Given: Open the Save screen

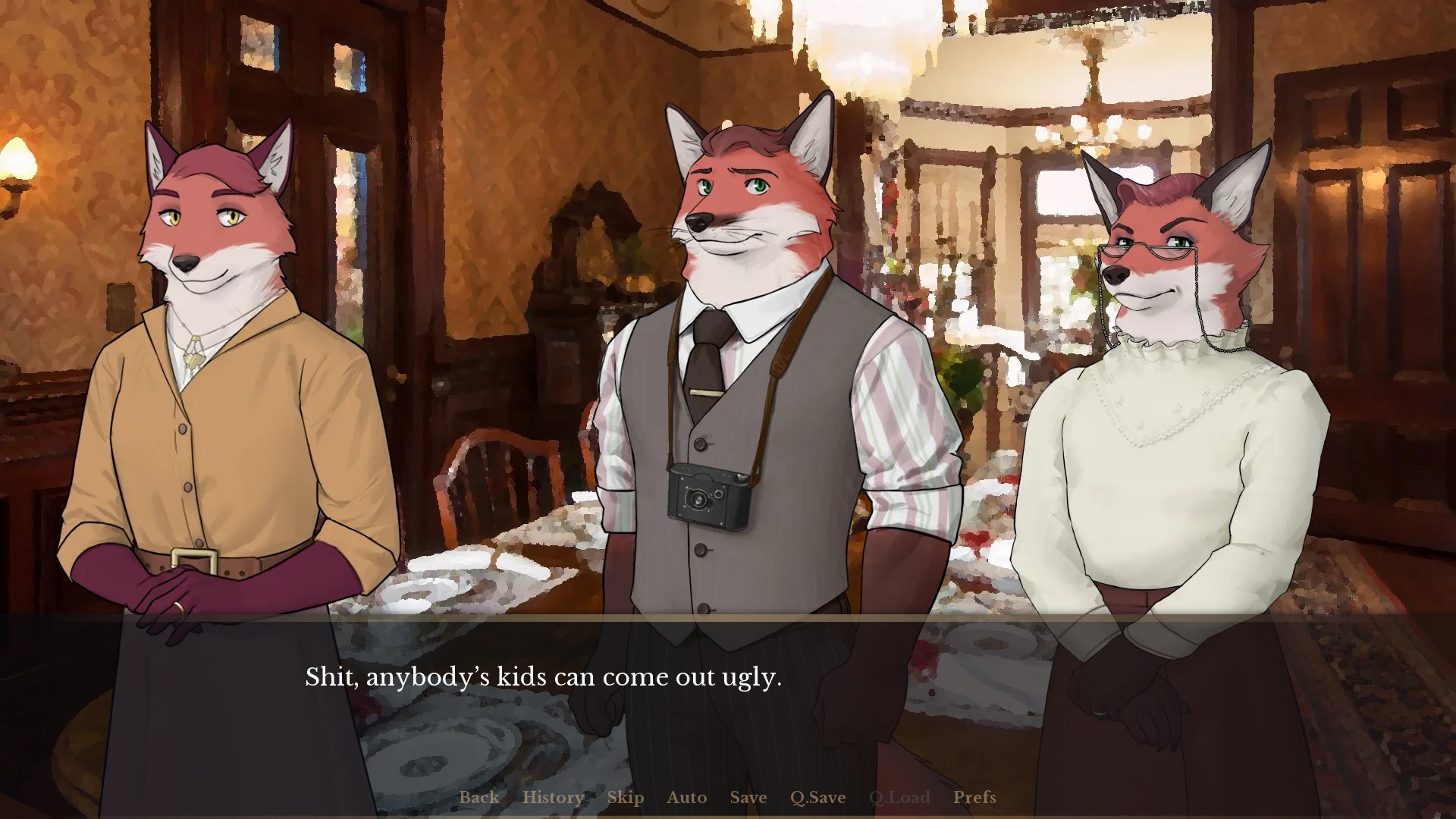Looking at the screenshot, I should click(748, 798).
